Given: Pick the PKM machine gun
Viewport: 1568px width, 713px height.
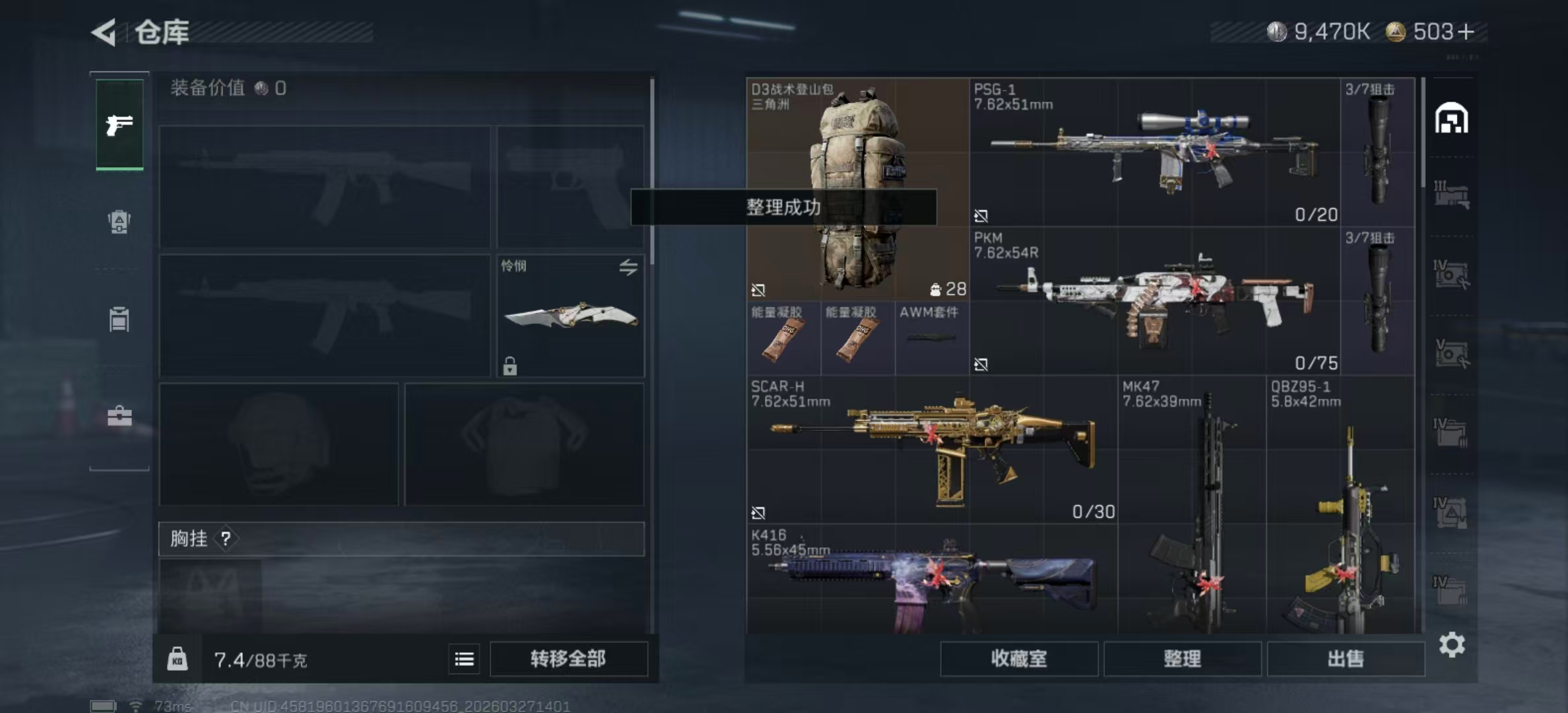Looking at the screenshot, I should click(1154, 301).
